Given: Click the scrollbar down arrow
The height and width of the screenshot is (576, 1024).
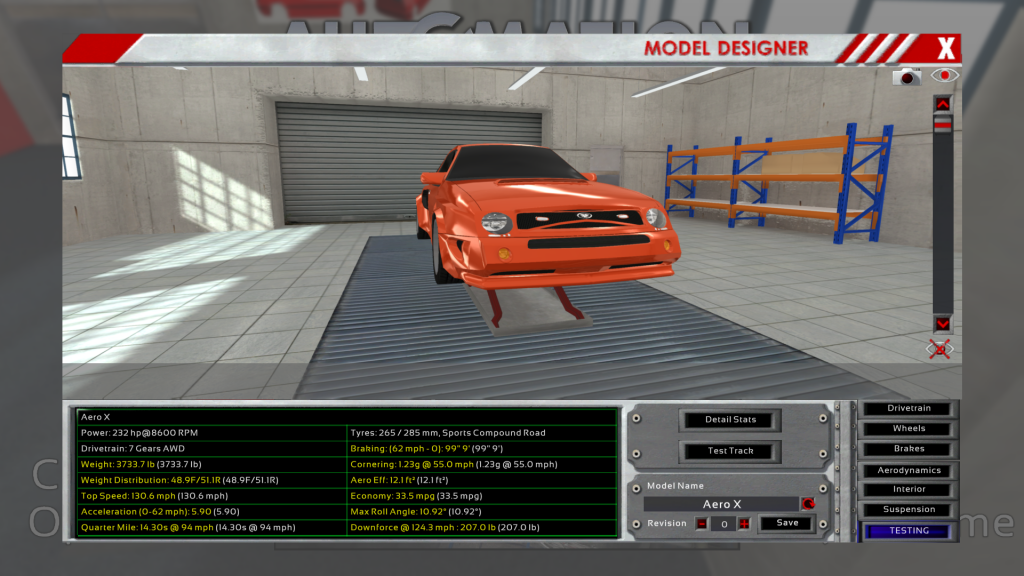Looking at the screenshot, I should (942, 324).
